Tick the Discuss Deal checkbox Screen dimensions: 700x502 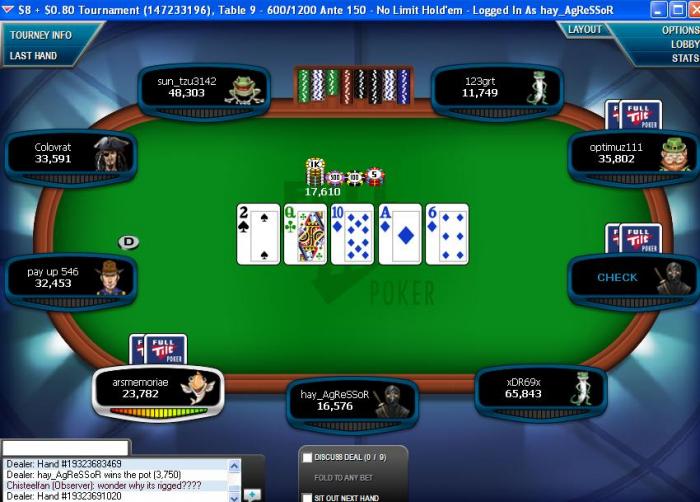point(307,458)
